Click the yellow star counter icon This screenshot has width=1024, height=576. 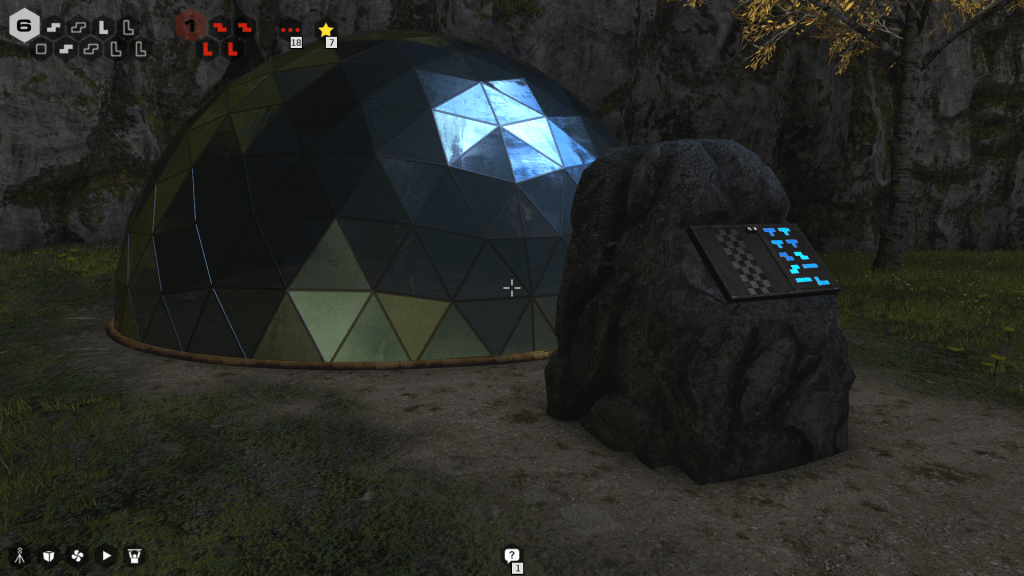(x=325, y=30)
